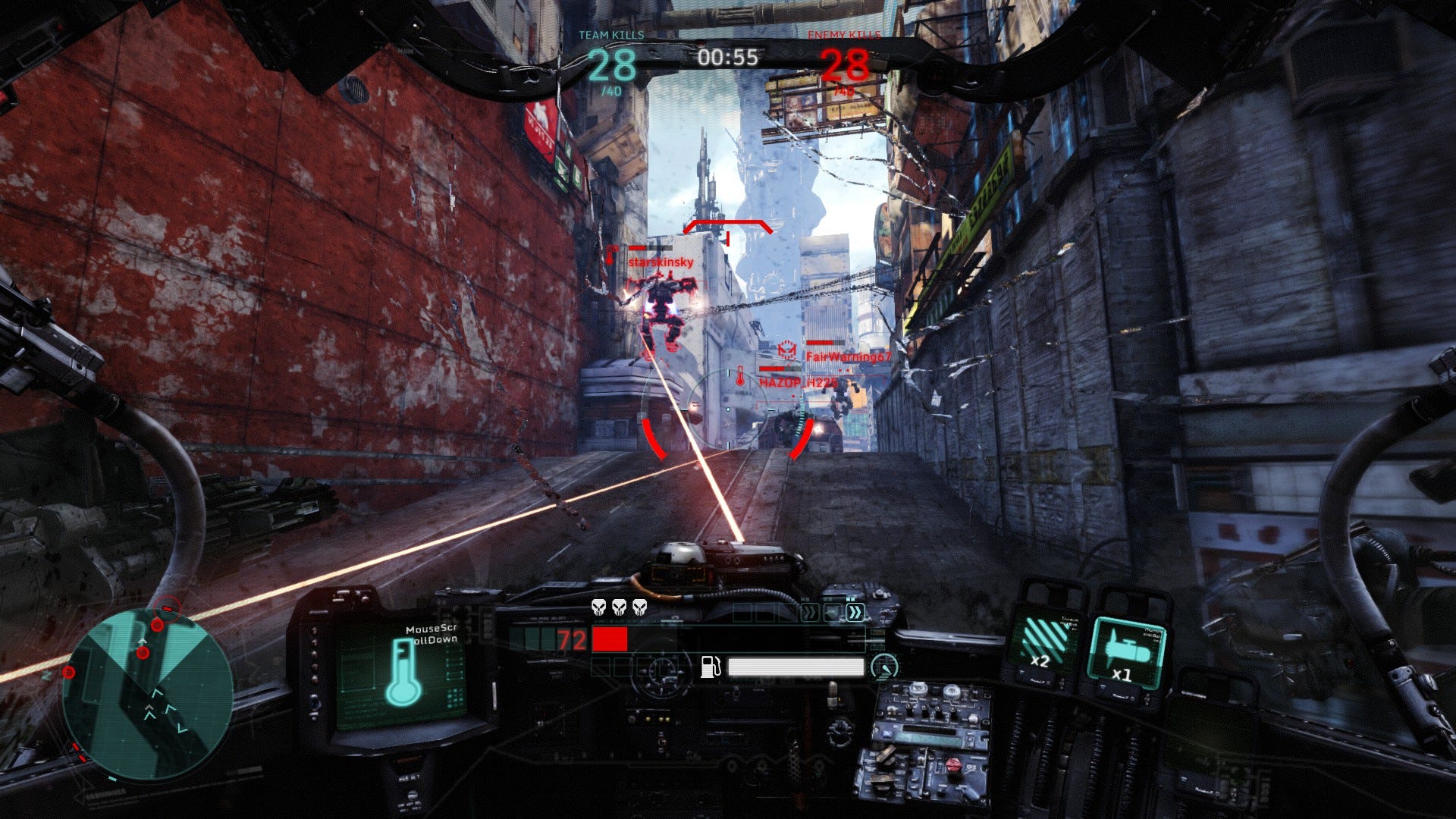Image resolution: width=1456 pixels, height=819 pixels.
Task: Click the thermometer heat ability display
Action: coord(403,671)
